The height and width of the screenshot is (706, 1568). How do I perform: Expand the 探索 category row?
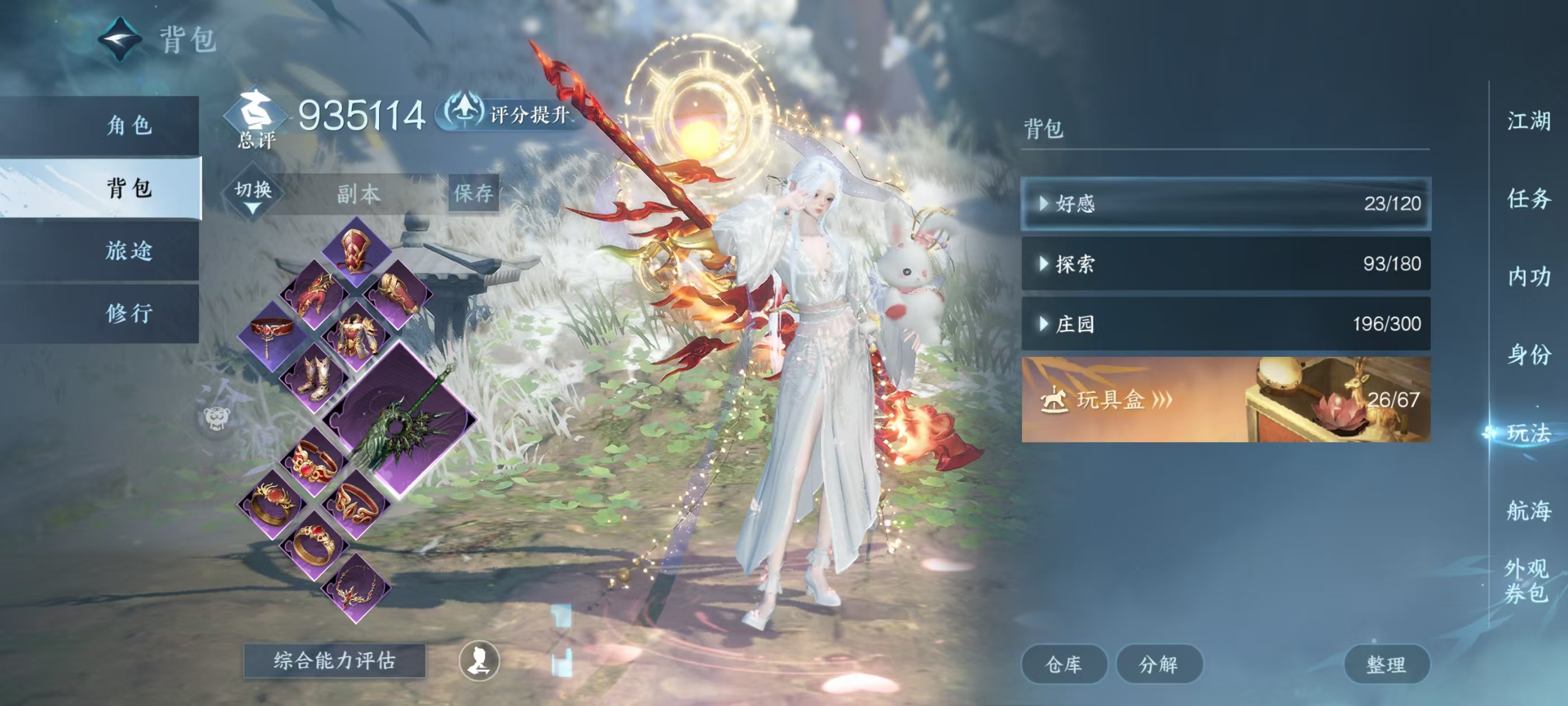click(x=1225, y=264)
